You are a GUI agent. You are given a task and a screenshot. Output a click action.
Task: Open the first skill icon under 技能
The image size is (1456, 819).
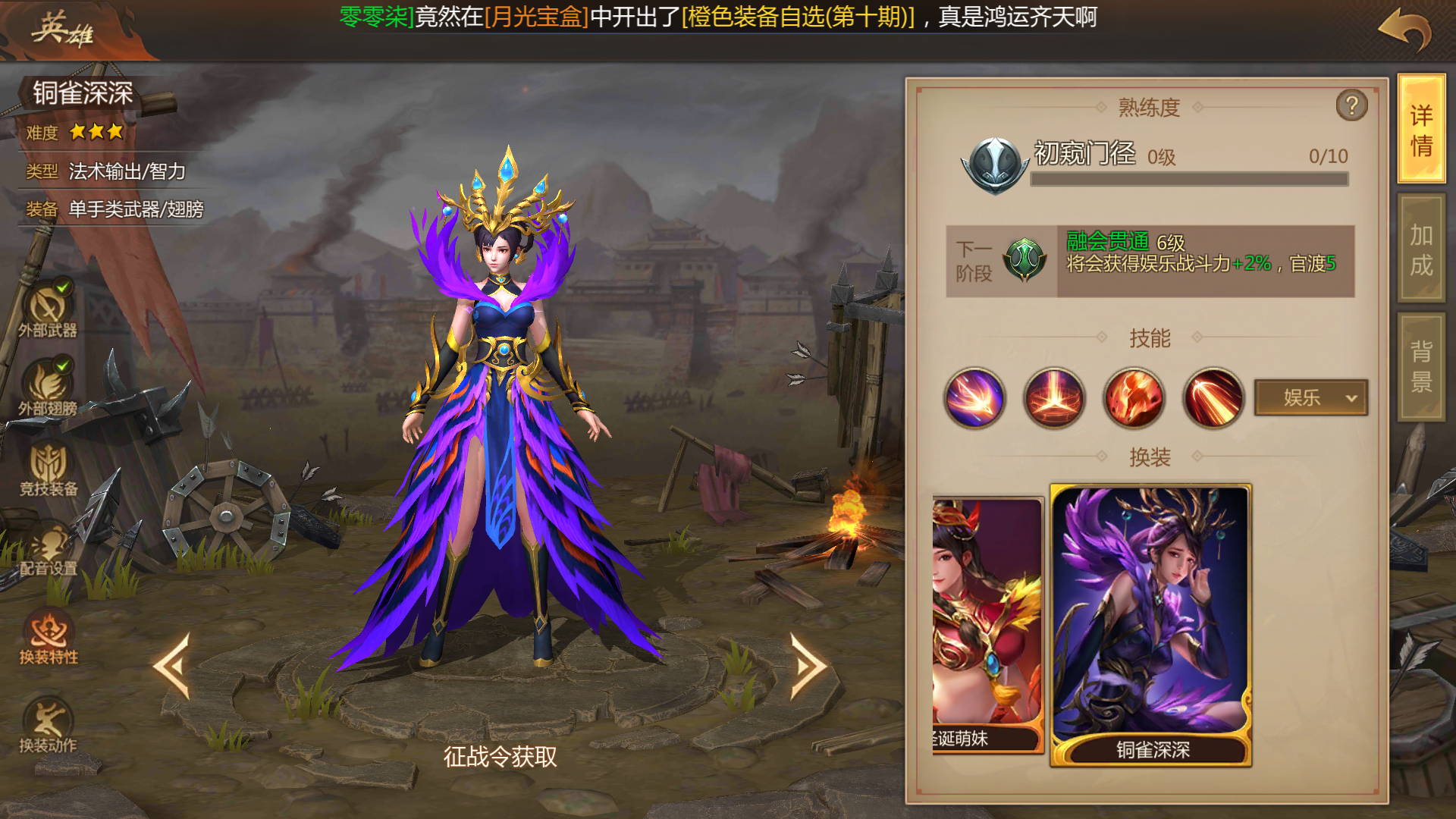point(974,398)
